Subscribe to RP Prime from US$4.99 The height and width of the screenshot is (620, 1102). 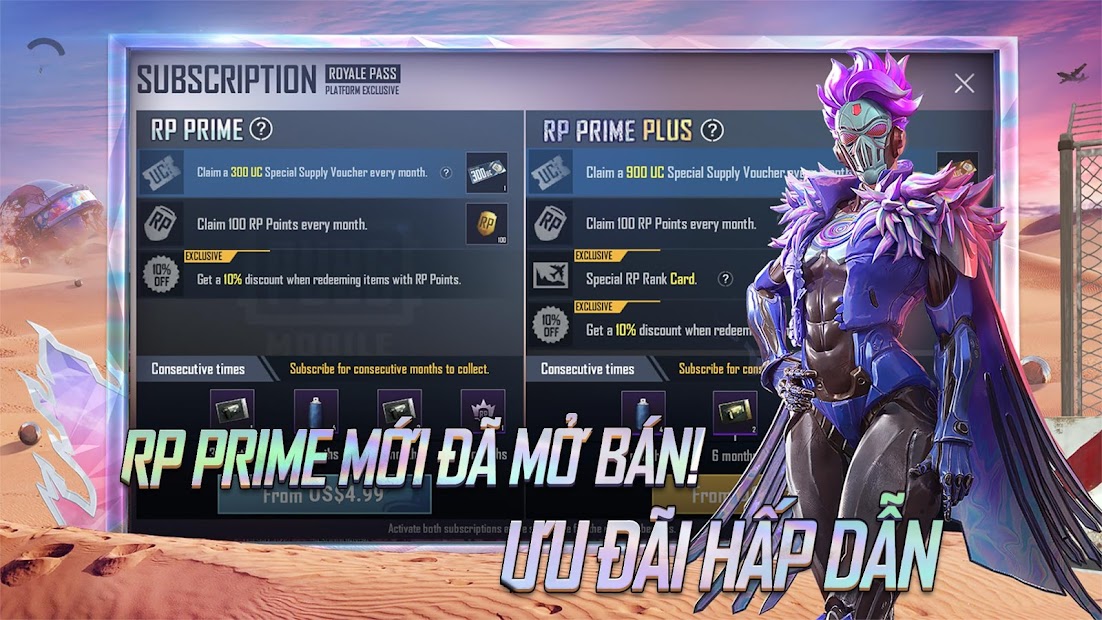click(324, 494)
